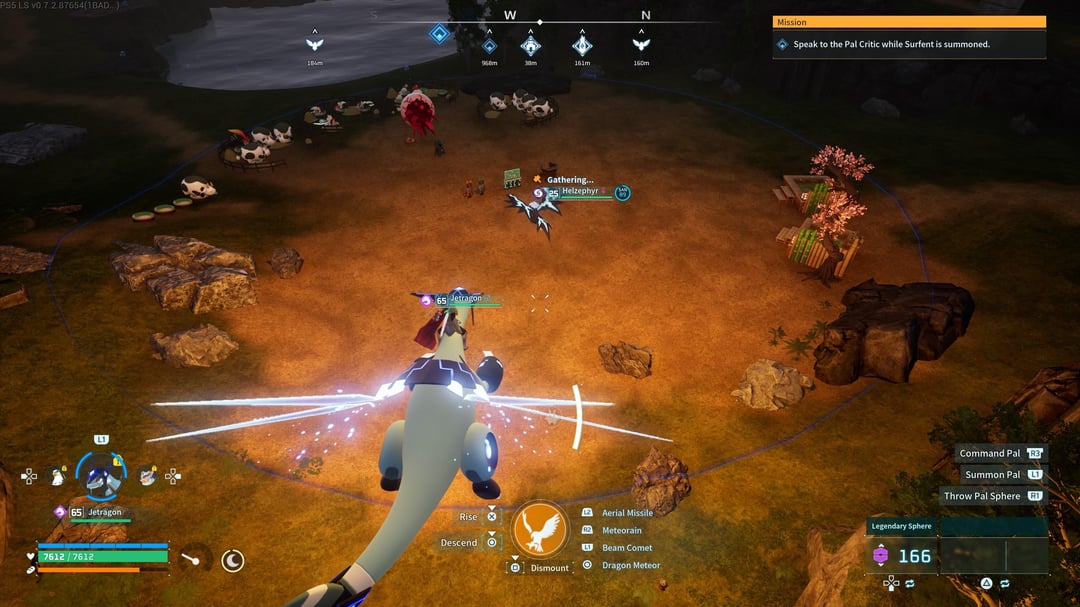
Task: Click the orange flying mount icon
Action: [x=540, y=529]
